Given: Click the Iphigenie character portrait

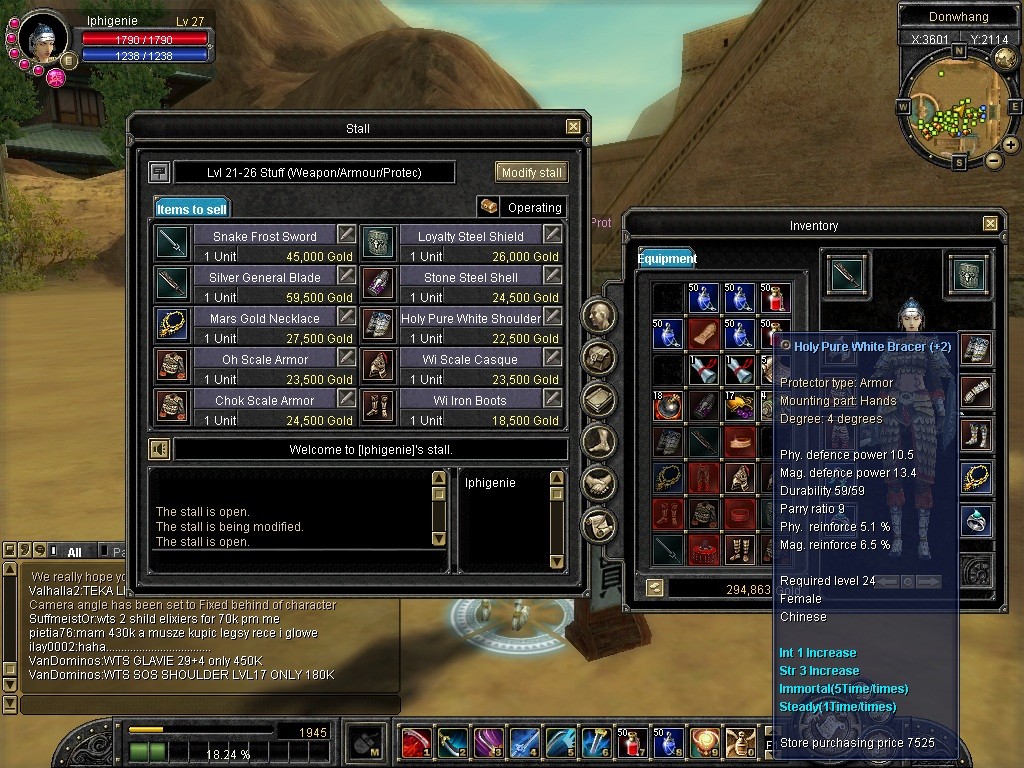Looking at the screenshot, I should 45,37.
